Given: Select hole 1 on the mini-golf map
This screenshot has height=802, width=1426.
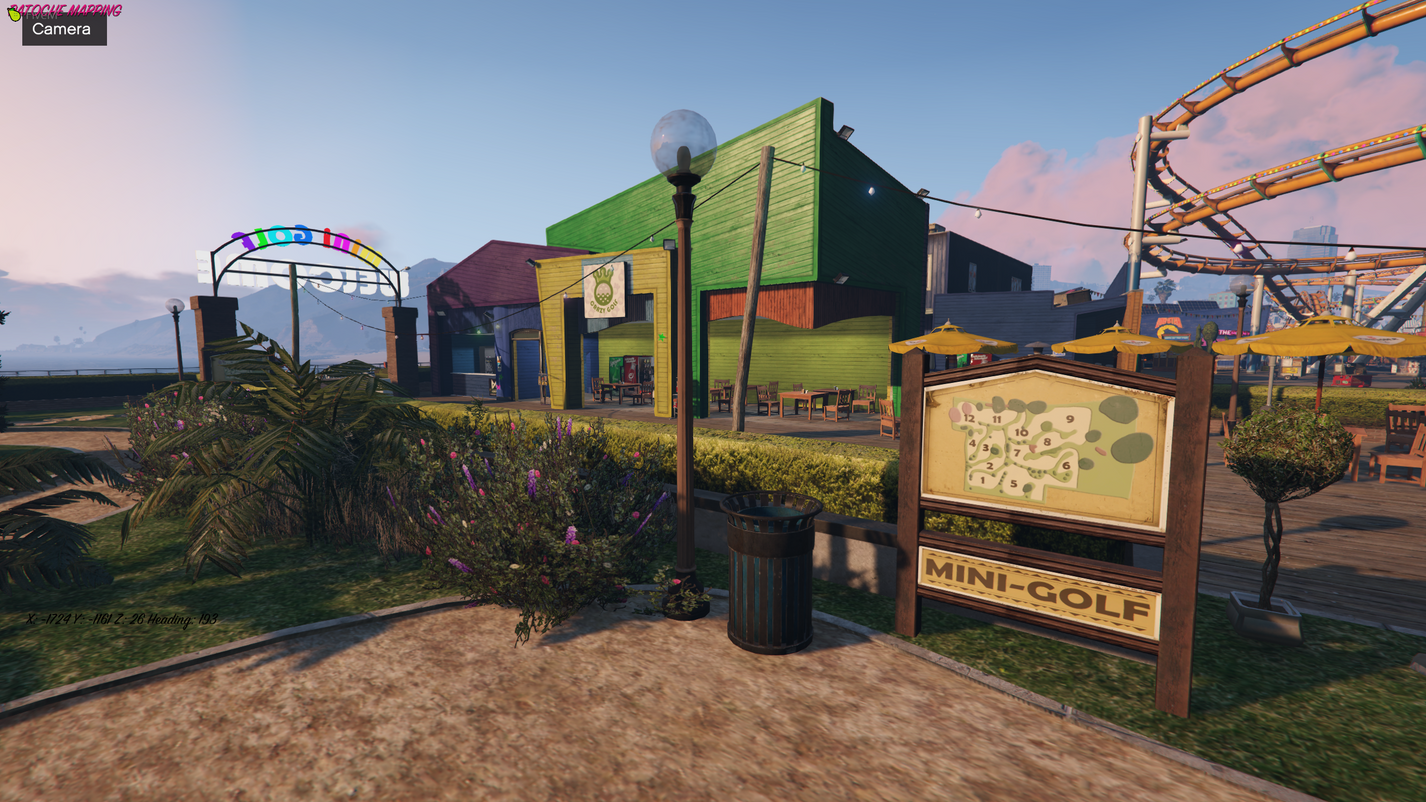Looking at the screenshot, I should 982,480.
